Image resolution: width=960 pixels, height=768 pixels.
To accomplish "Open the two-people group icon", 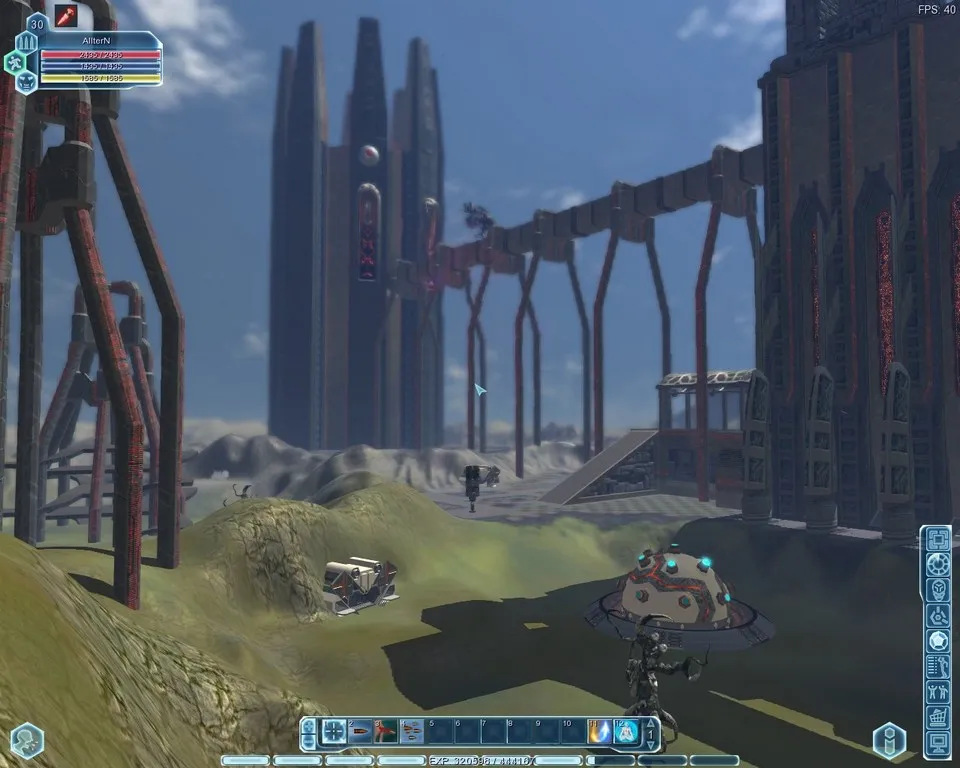I will [937, 692].
